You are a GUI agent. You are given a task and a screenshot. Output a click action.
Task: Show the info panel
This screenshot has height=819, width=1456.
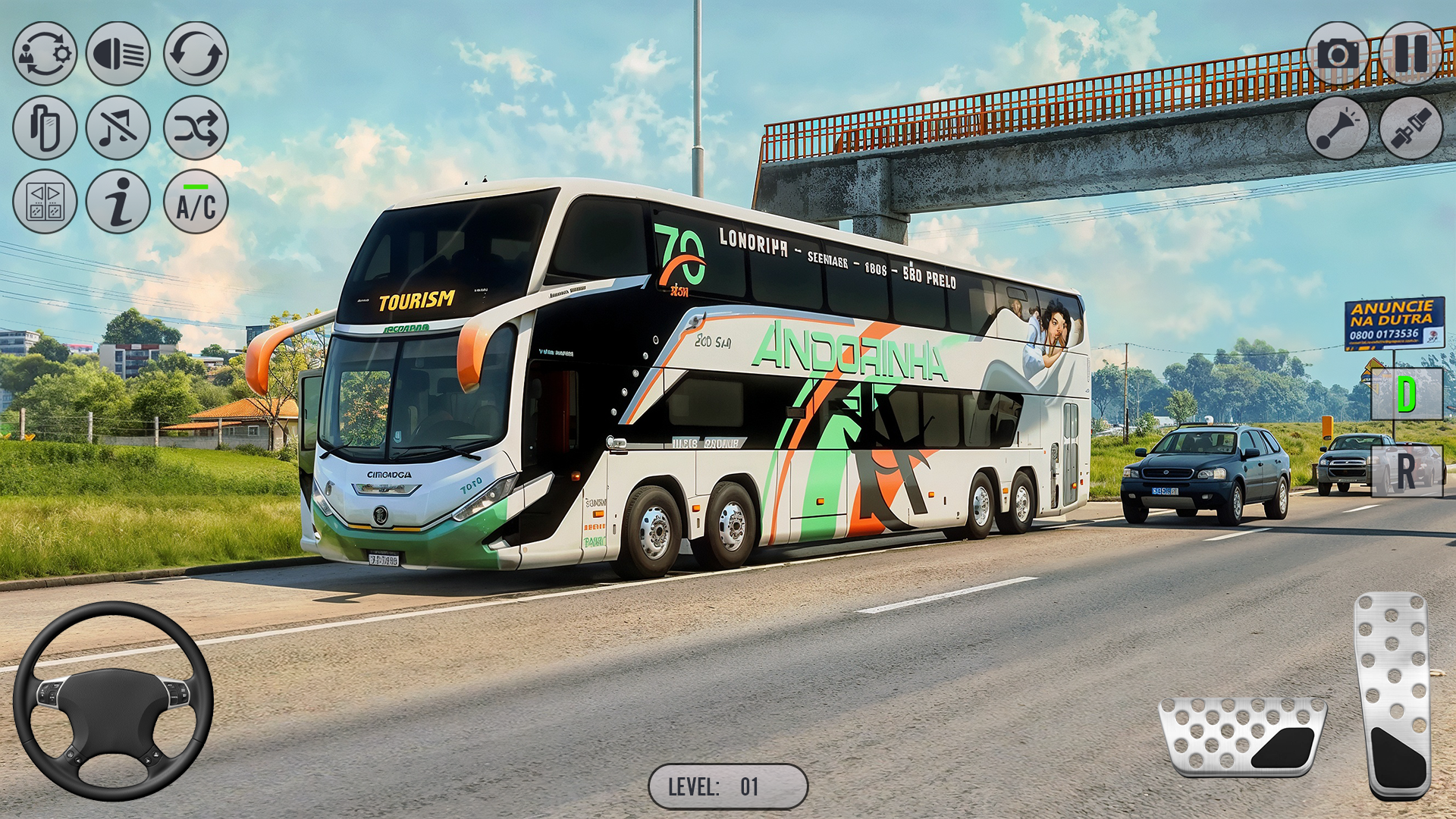[x=118, y=201]
